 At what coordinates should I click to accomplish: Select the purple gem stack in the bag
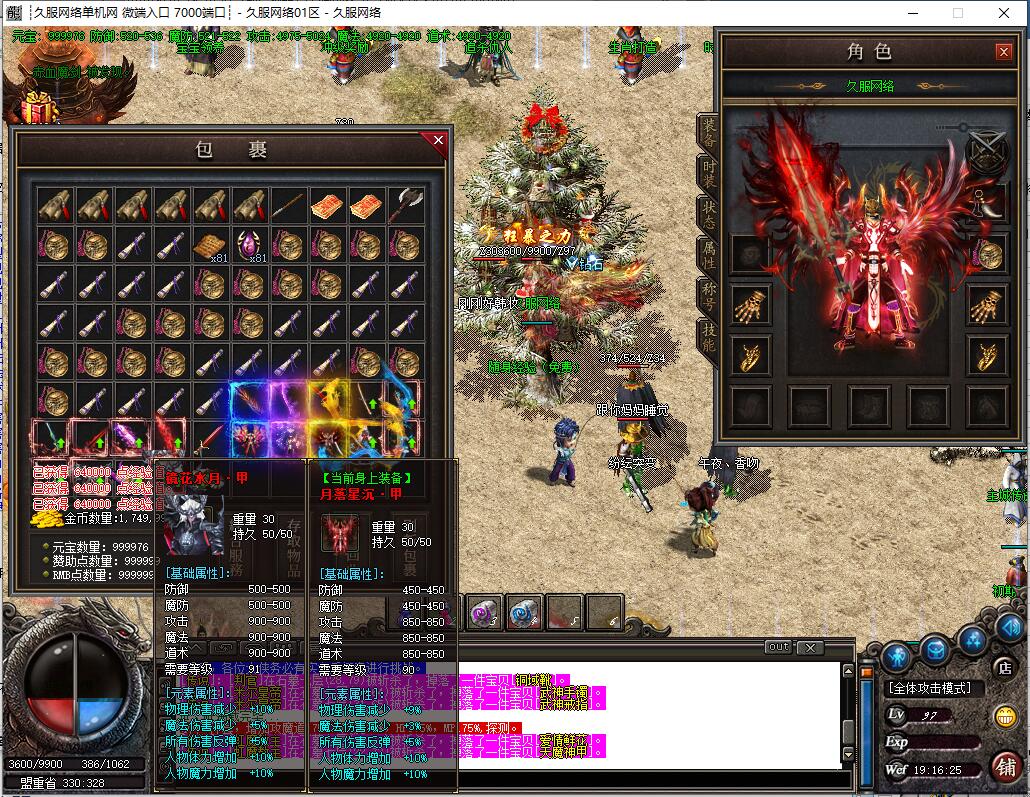250,245
